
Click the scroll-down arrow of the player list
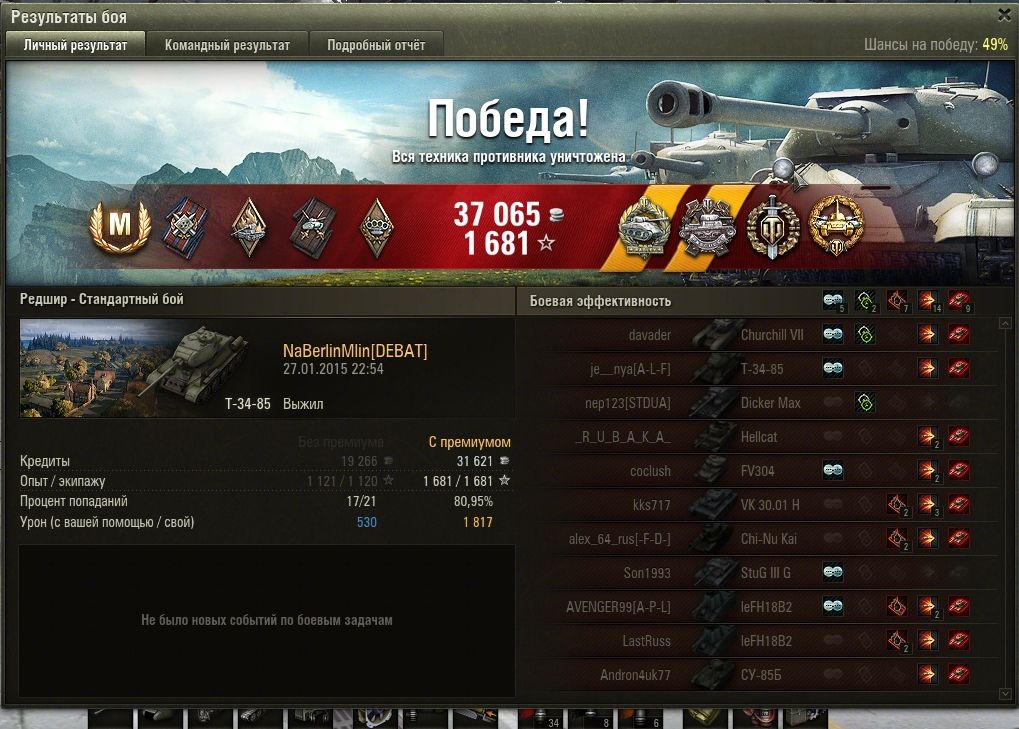(1005, 693)
